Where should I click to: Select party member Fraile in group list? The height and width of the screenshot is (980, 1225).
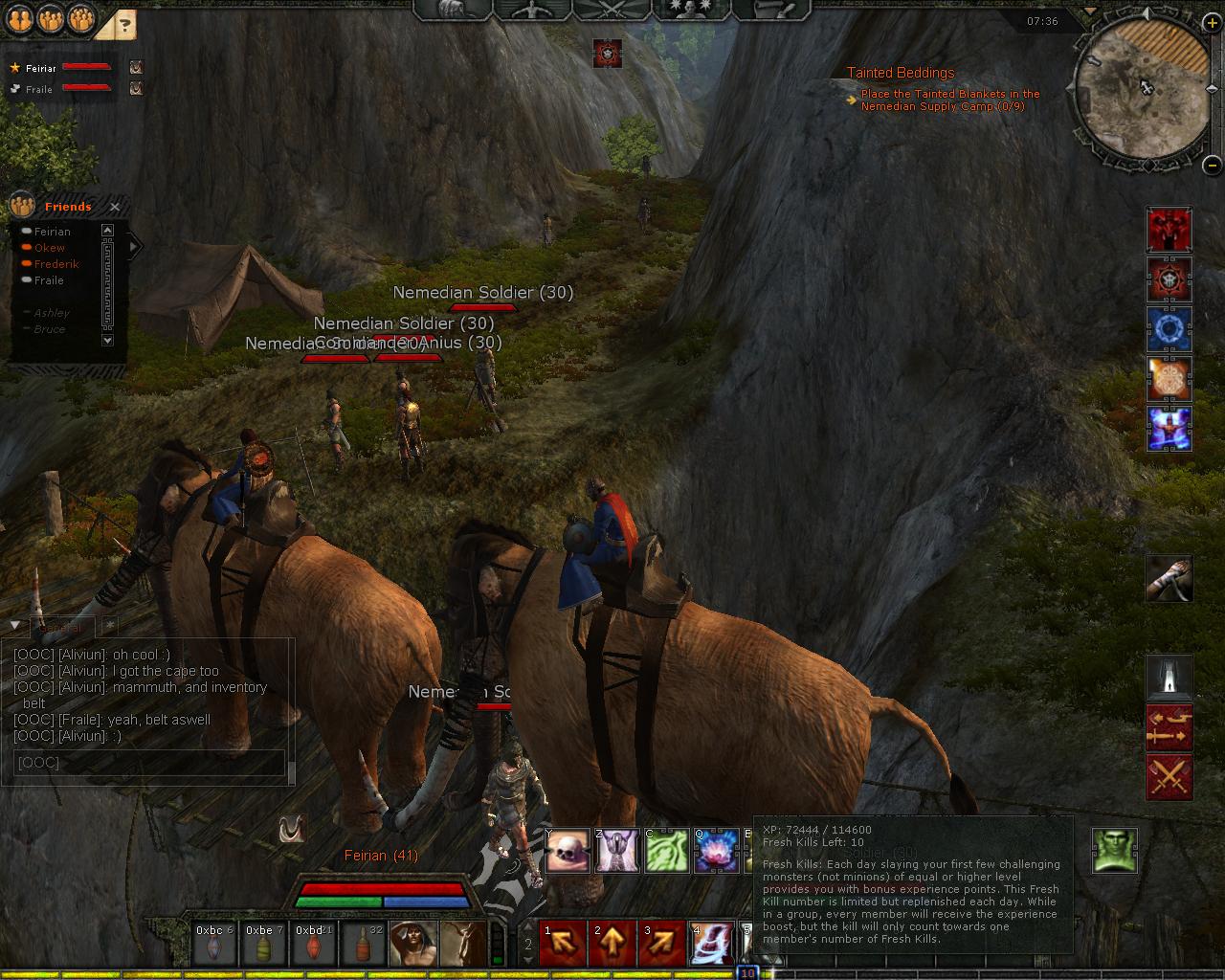tap(39, 89)
